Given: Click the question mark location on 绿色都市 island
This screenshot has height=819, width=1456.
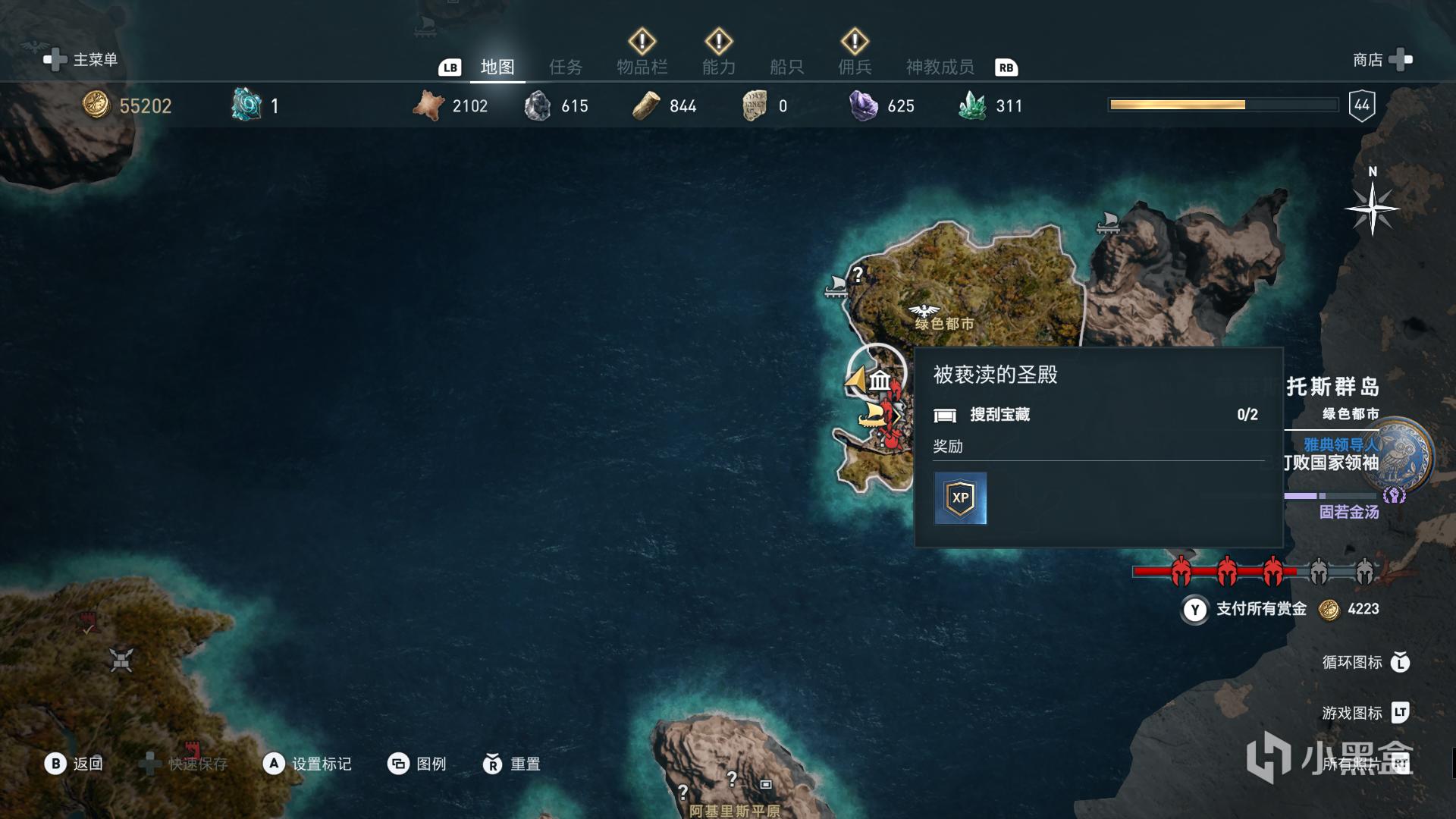Looking at the screenshot, I should [x=858, y=274].
